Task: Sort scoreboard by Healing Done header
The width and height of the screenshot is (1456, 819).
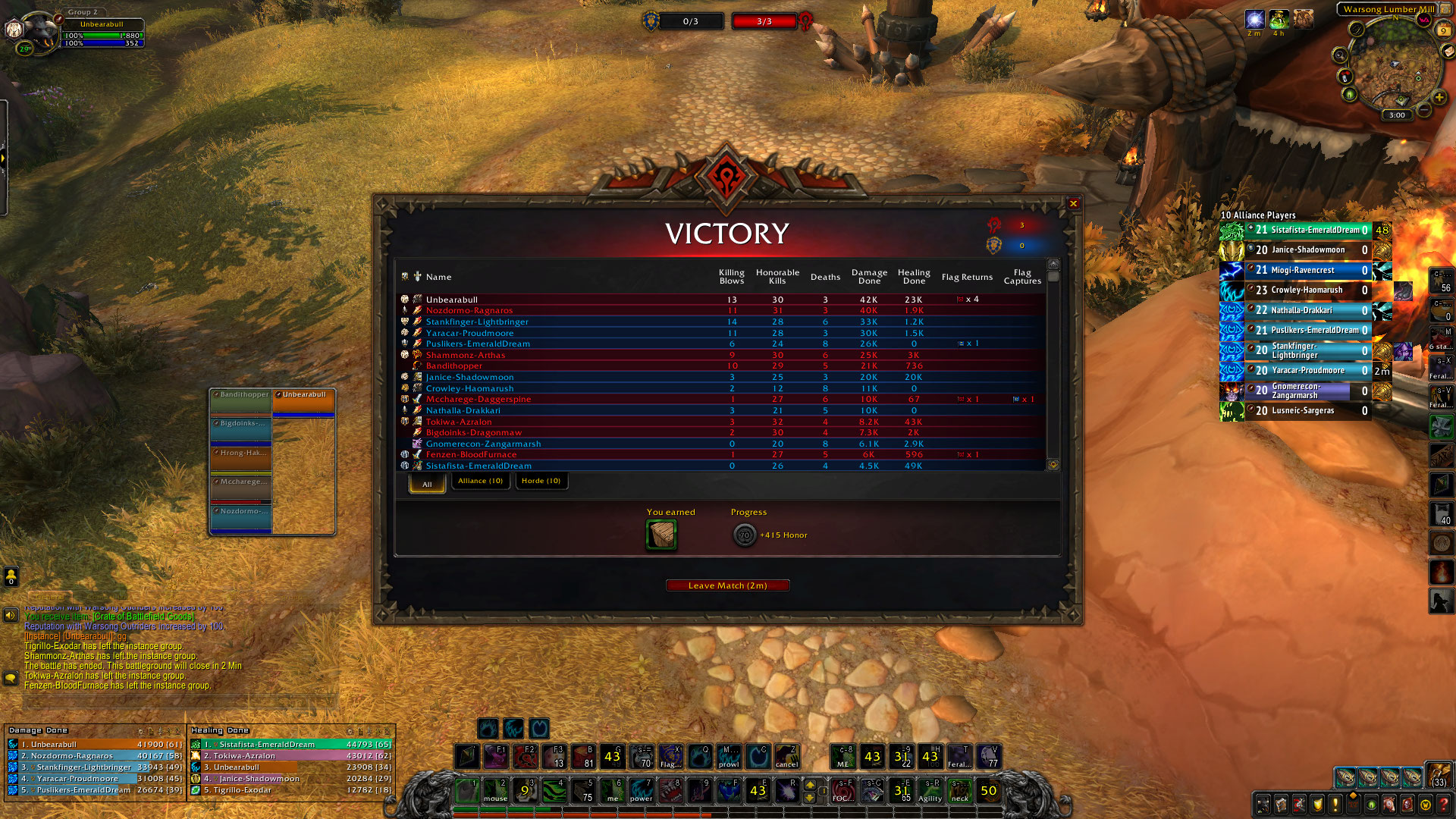Action: point(914,277)
